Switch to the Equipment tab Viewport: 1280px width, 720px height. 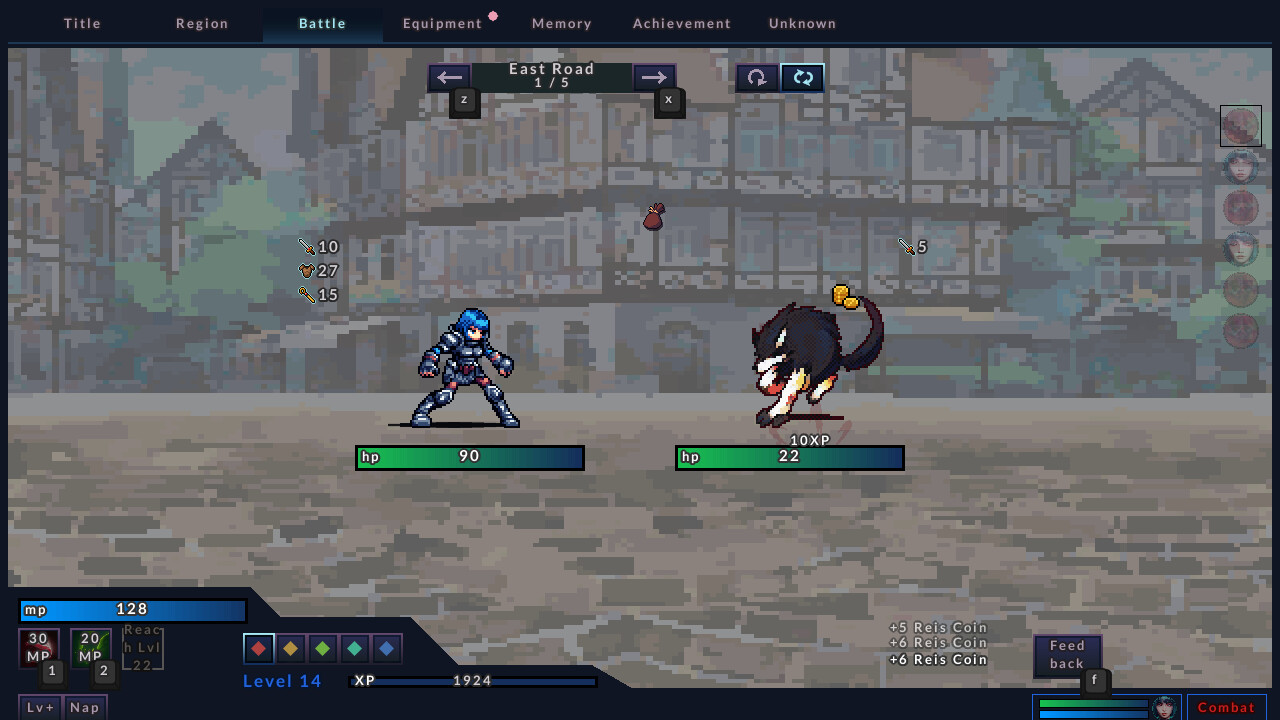[443, 22]
